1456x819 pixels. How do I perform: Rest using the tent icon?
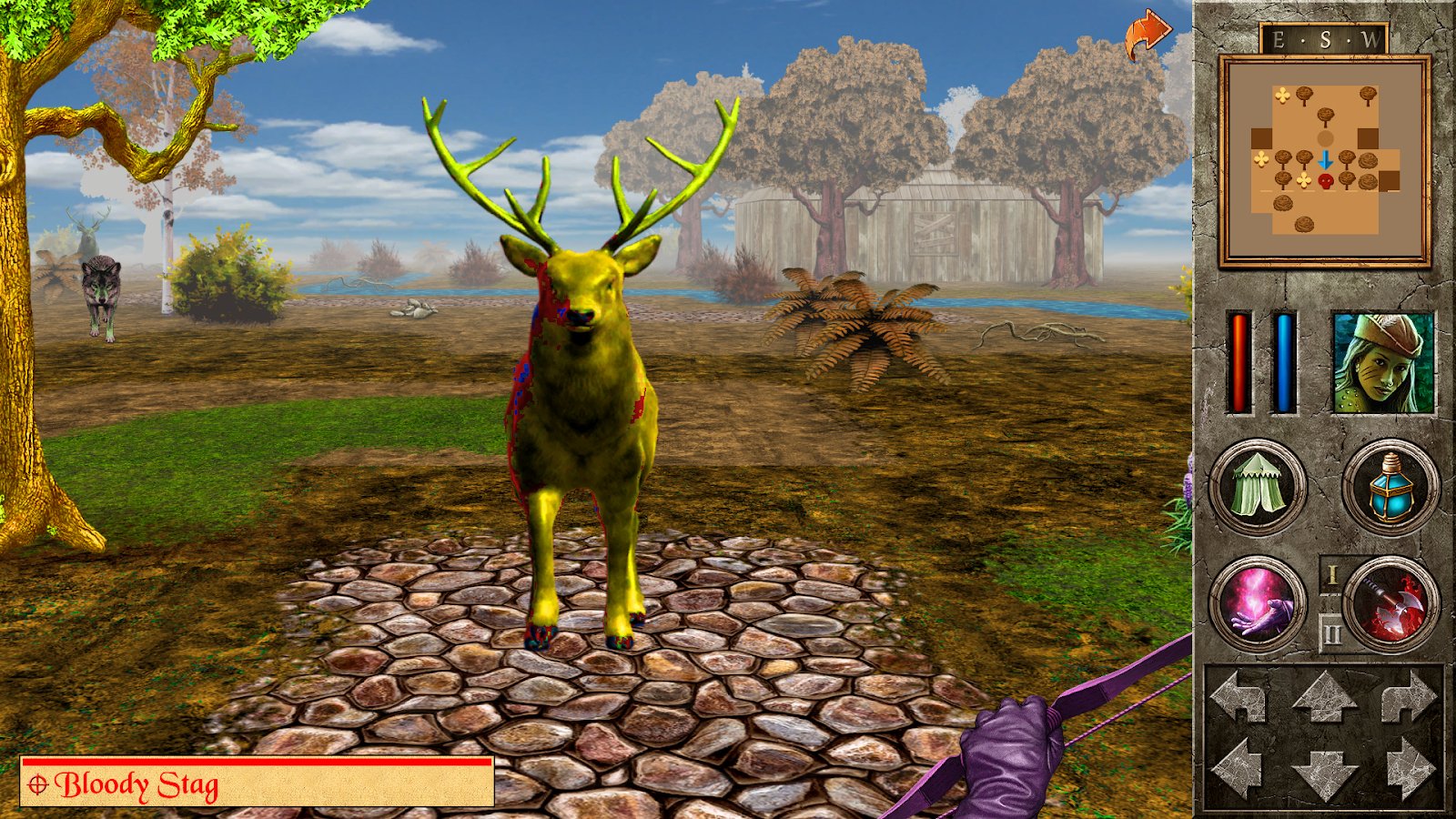click(1258, 487)
